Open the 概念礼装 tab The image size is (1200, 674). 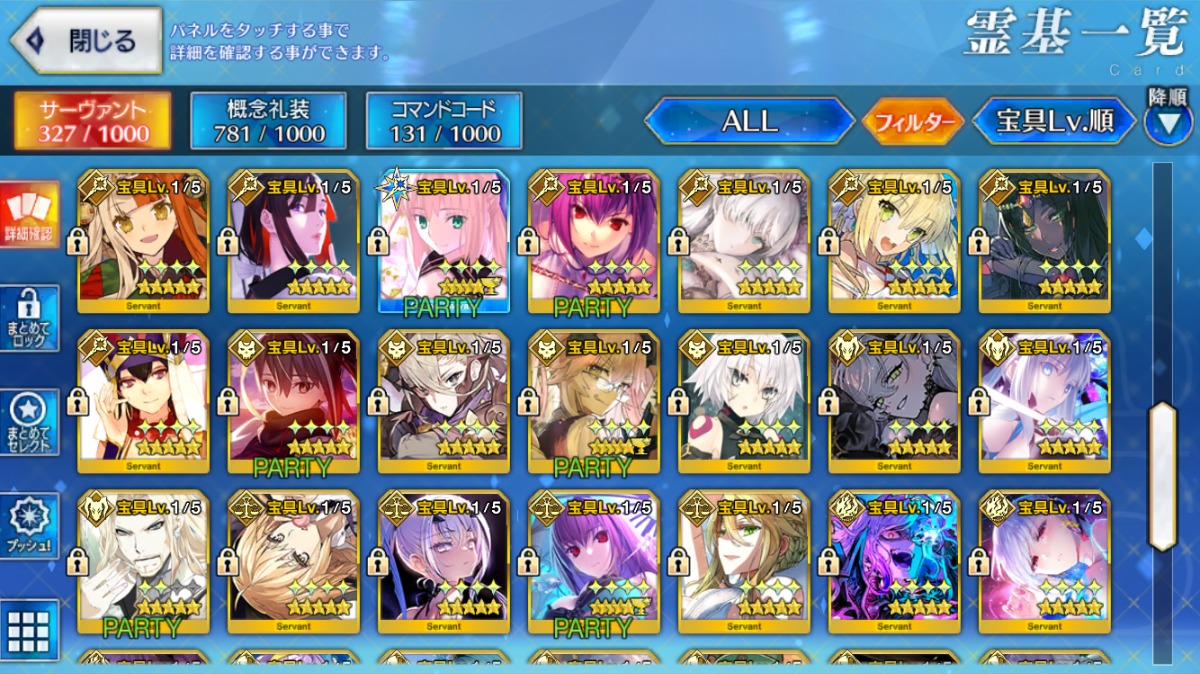(x=269, y=121)
